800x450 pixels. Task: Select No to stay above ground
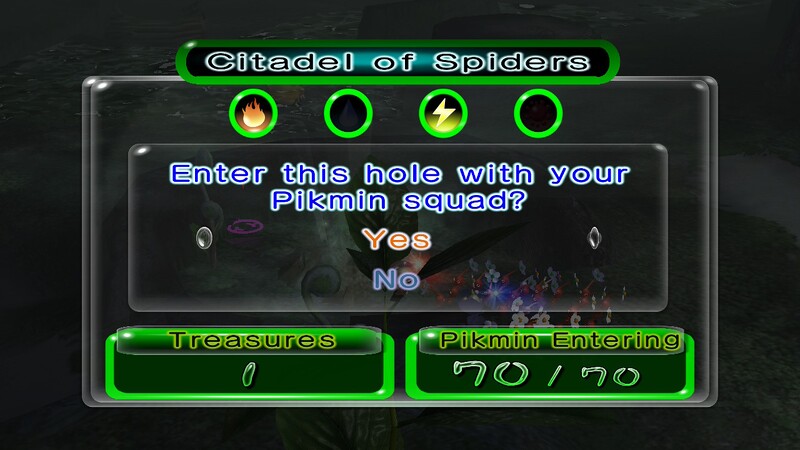pos(396,281)
